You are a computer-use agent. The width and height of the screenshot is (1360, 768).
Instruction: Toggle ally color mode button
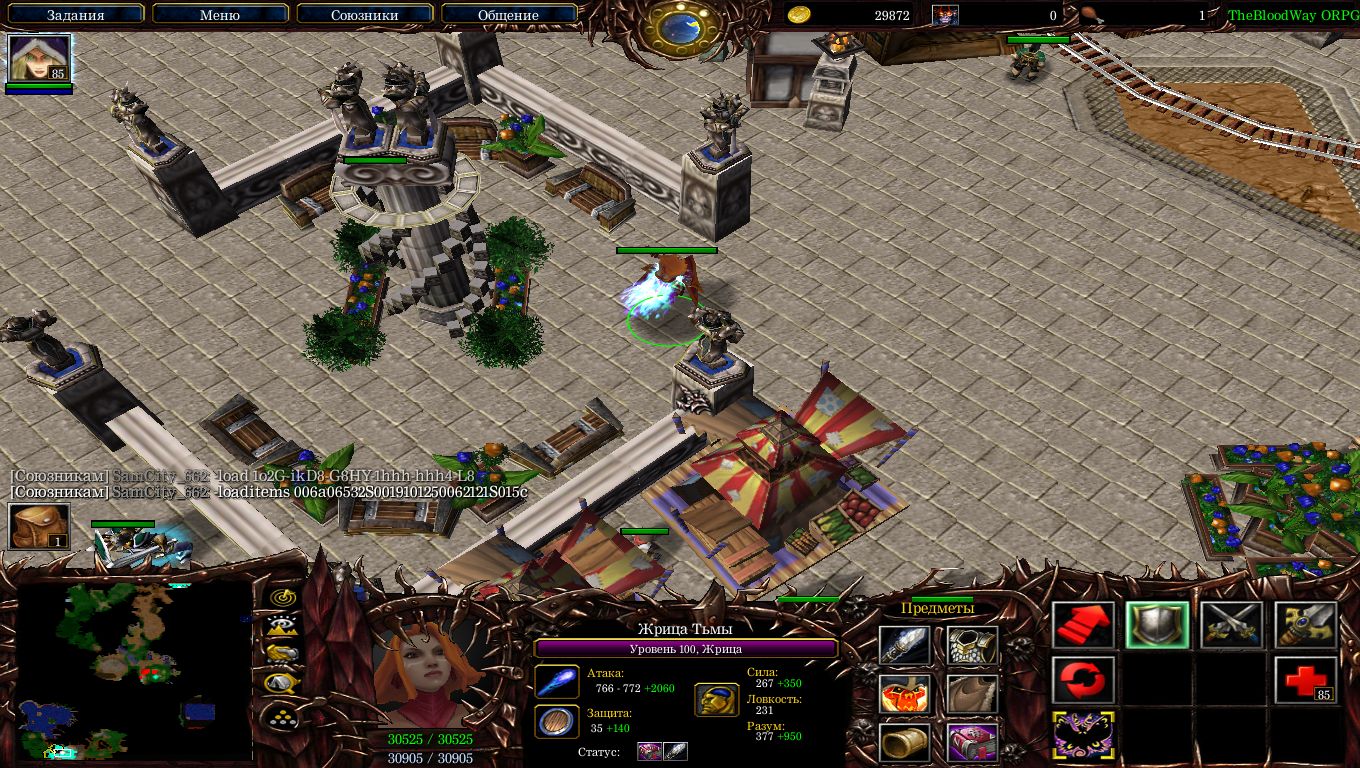(x=281, y=654)
